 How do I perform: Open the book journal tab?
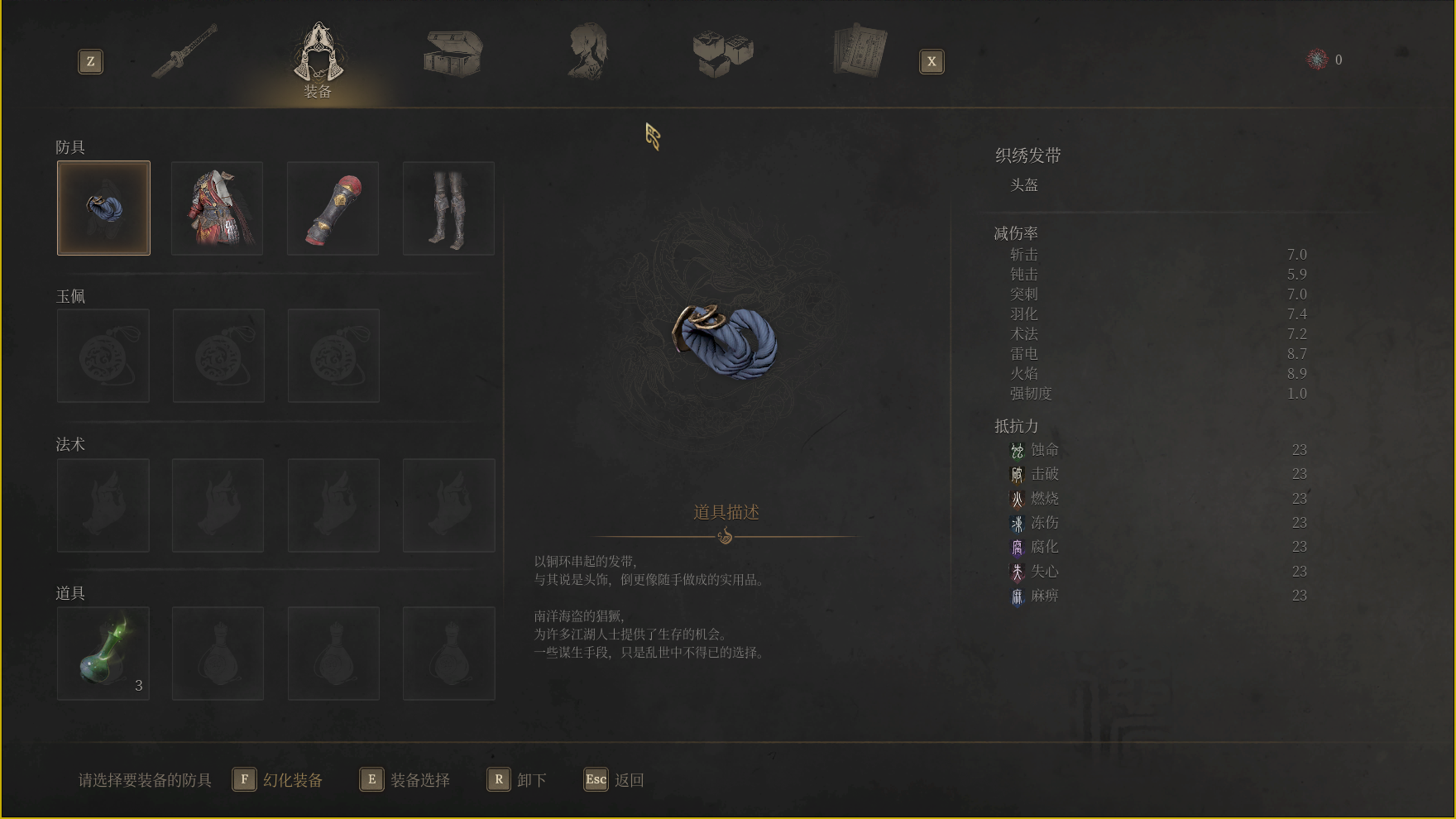point(860,51)
